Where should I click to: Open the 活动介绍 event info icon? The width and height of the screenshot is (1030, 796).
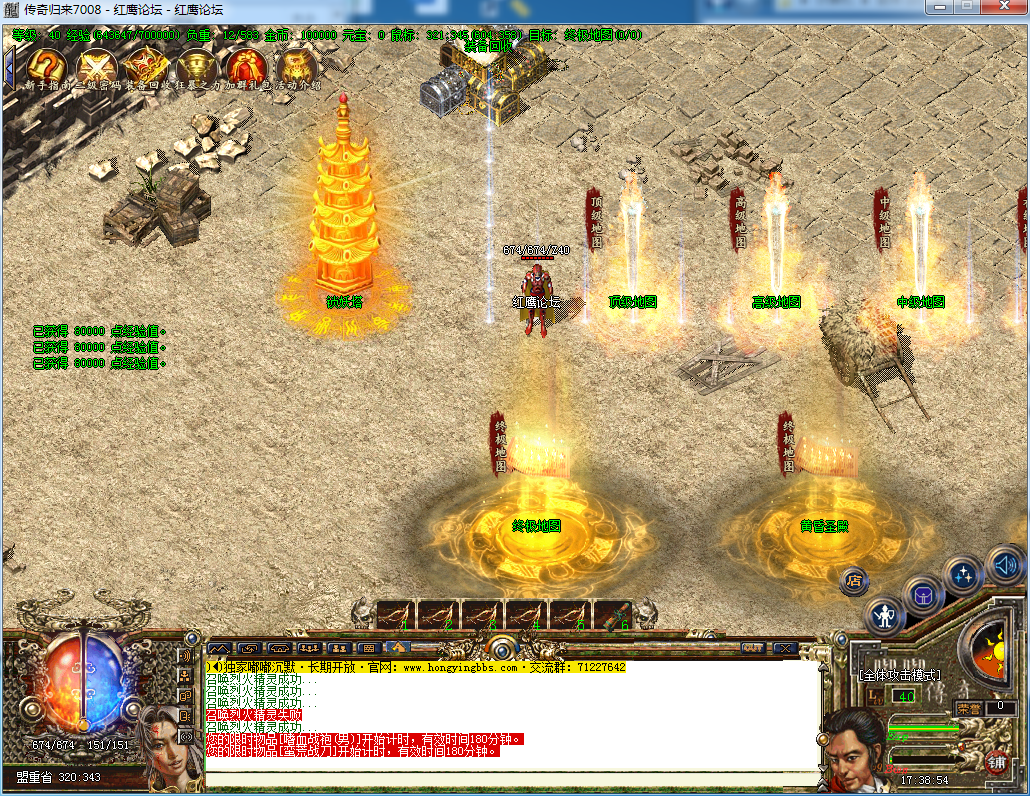tap(296, 67)
